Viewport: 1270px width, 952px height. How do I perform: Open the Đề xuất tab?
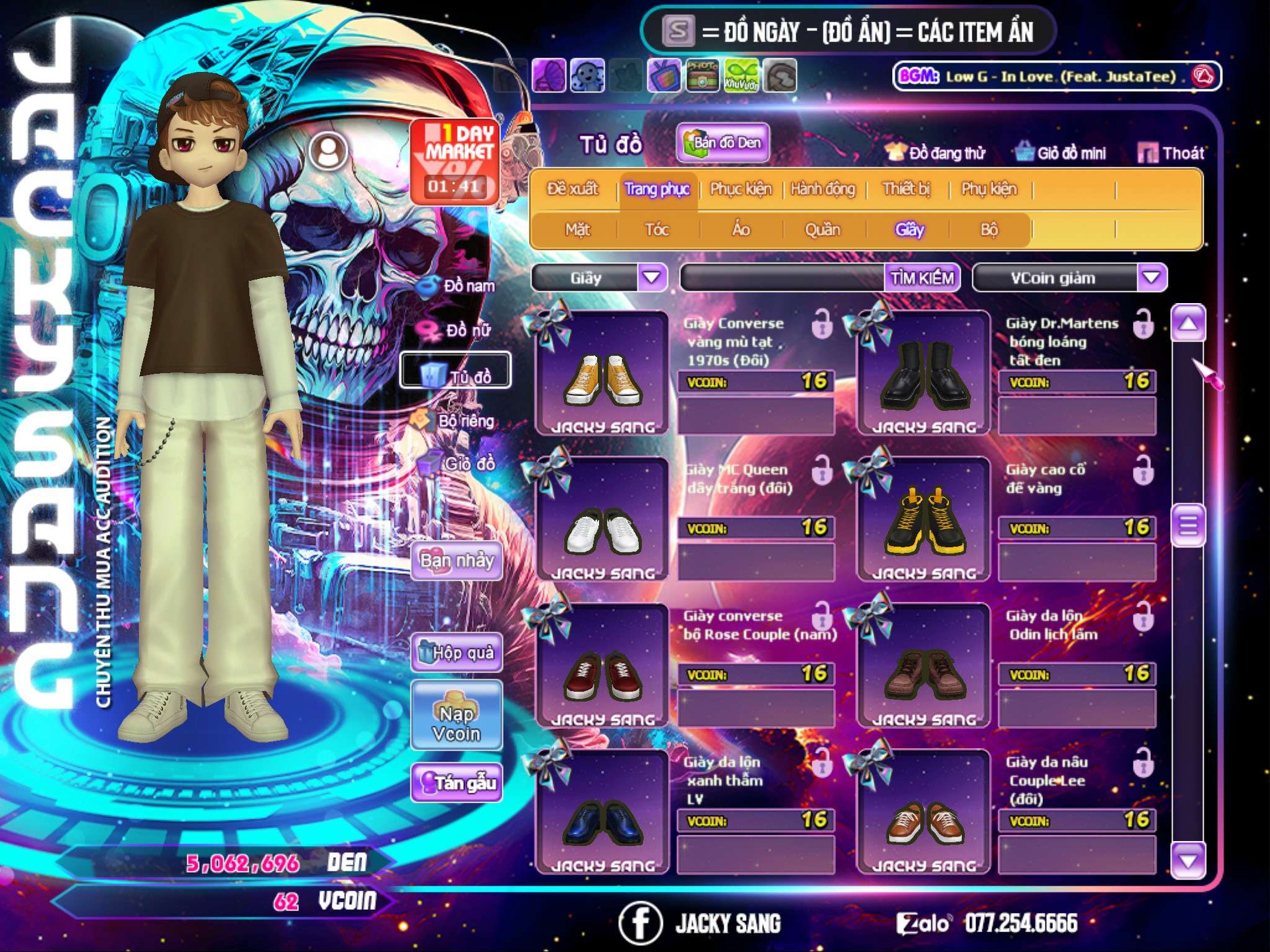(x=572, y=189)
